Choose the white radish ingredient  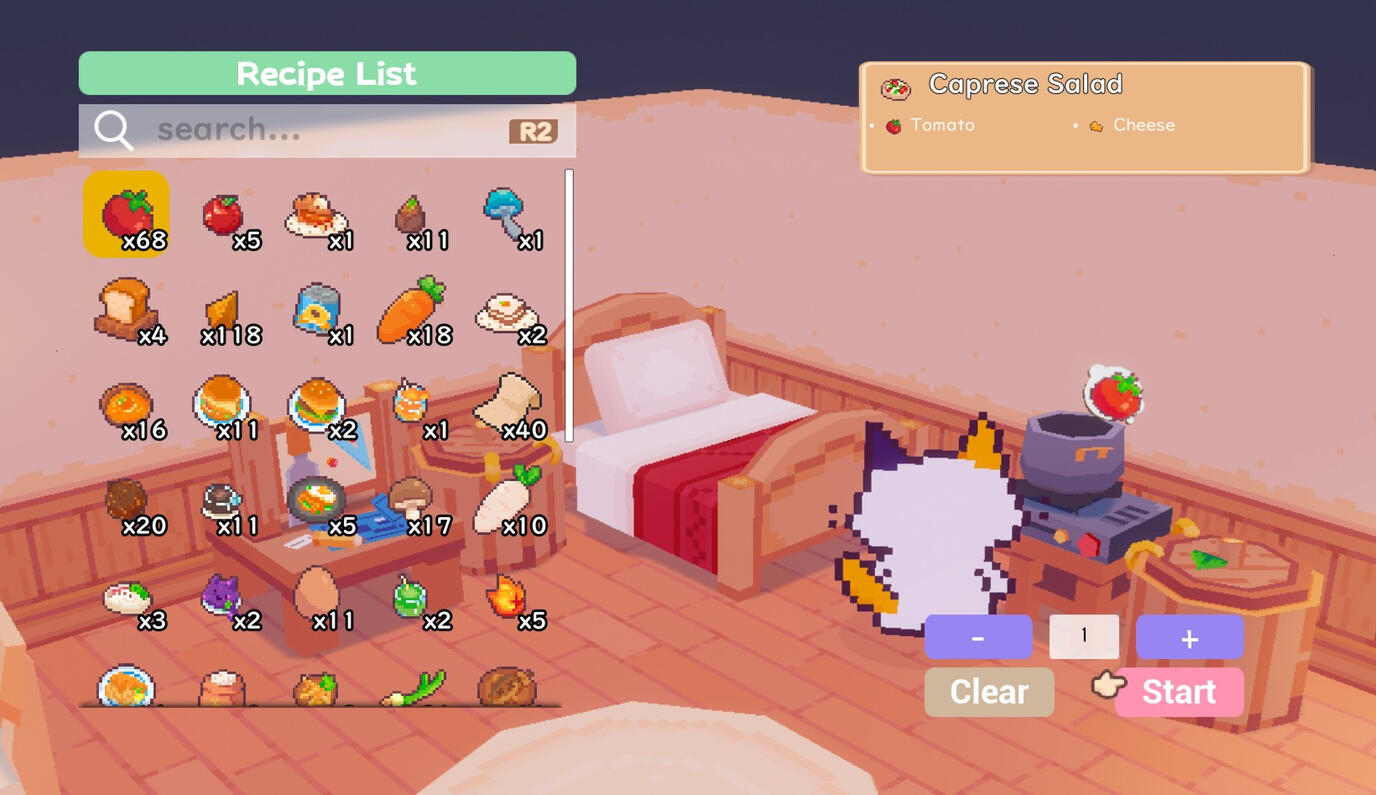click(x=505, y=499)
